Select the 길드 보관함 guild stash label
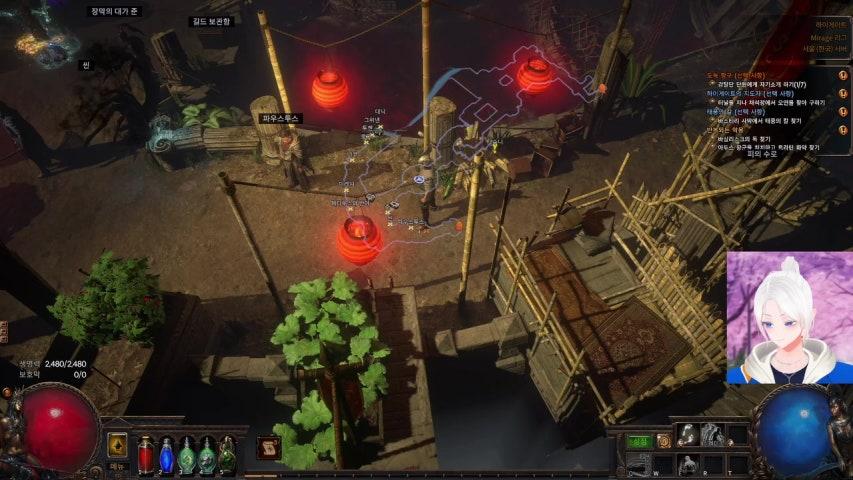Image resolution: width=853 pixels, height=480 pixels. (211, 21)
